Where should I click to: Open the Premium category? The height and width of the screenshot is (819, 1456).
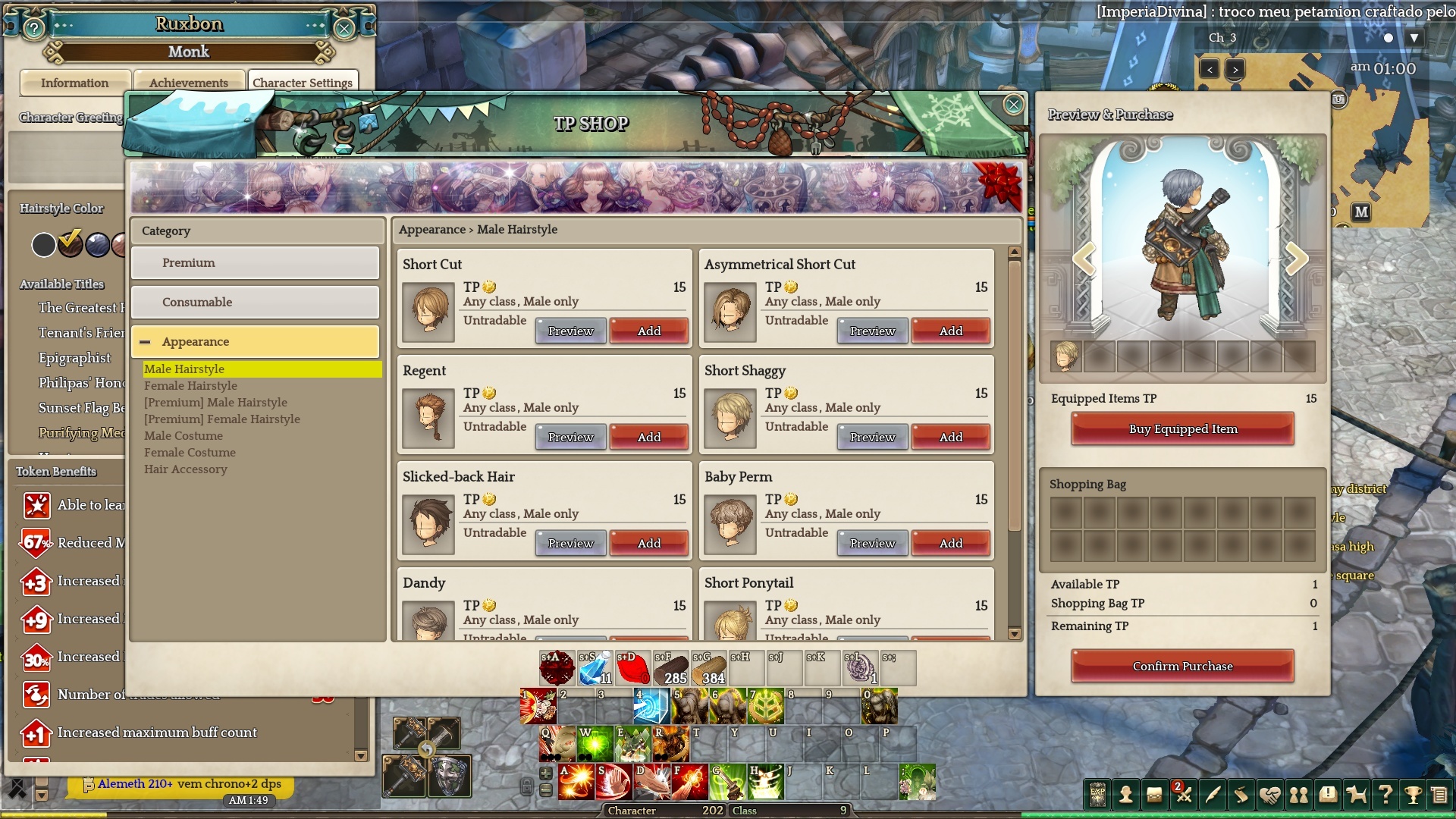coord(255,263)
